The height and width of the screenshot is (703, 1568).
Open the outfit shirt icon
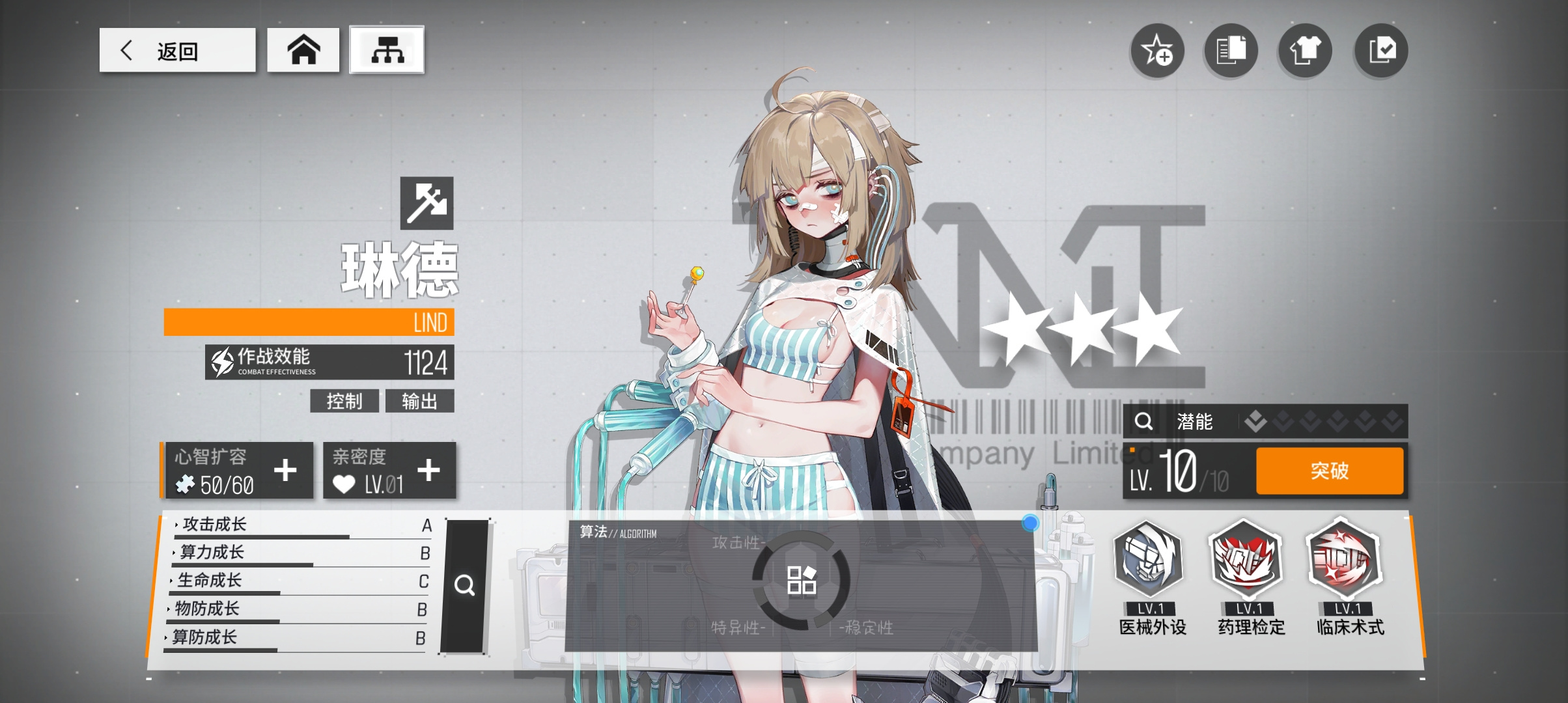(x=1305, y=50)
